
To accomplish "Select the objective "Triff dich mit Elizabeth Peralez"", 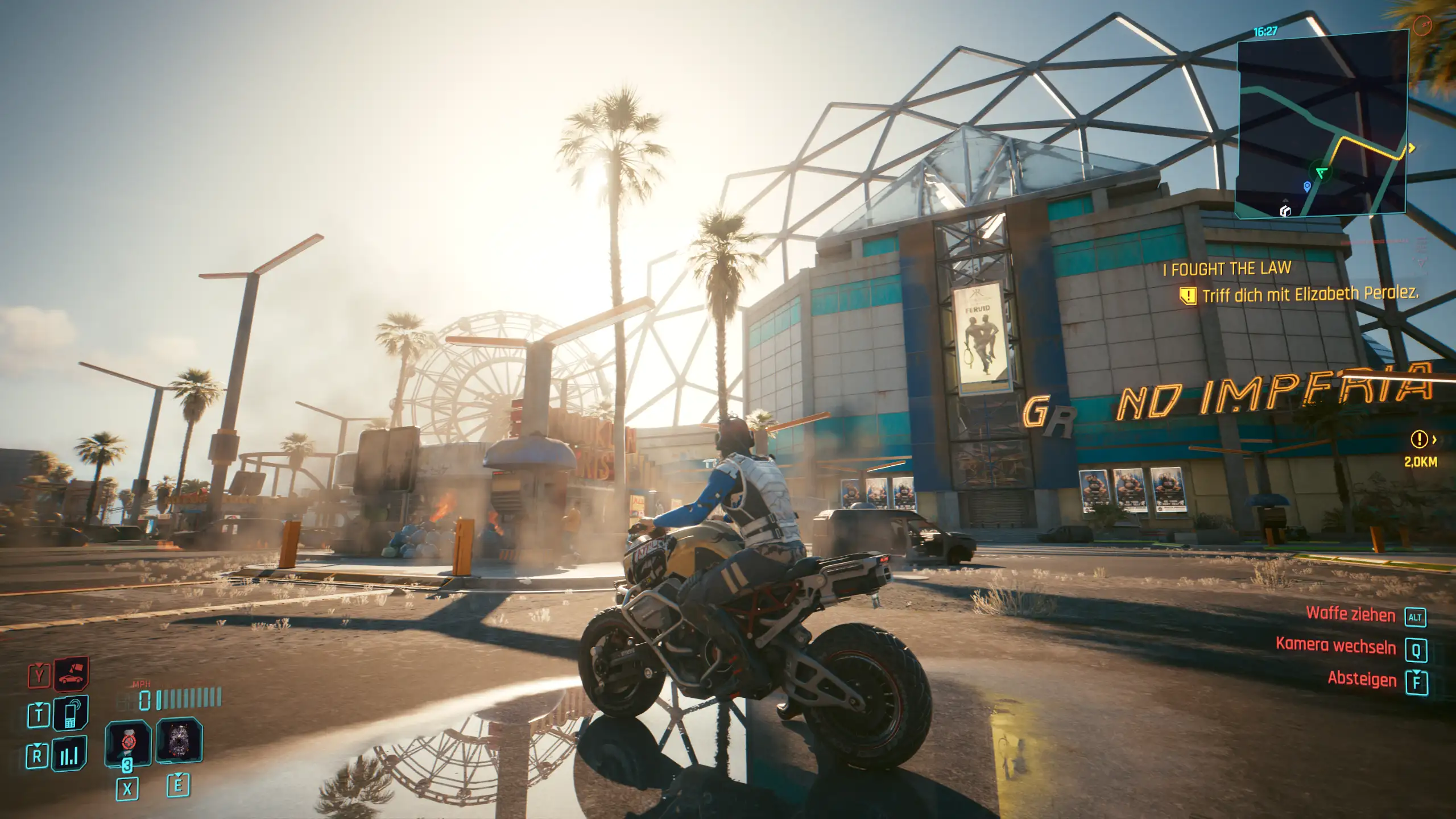I will click(x=1310, y=295).
